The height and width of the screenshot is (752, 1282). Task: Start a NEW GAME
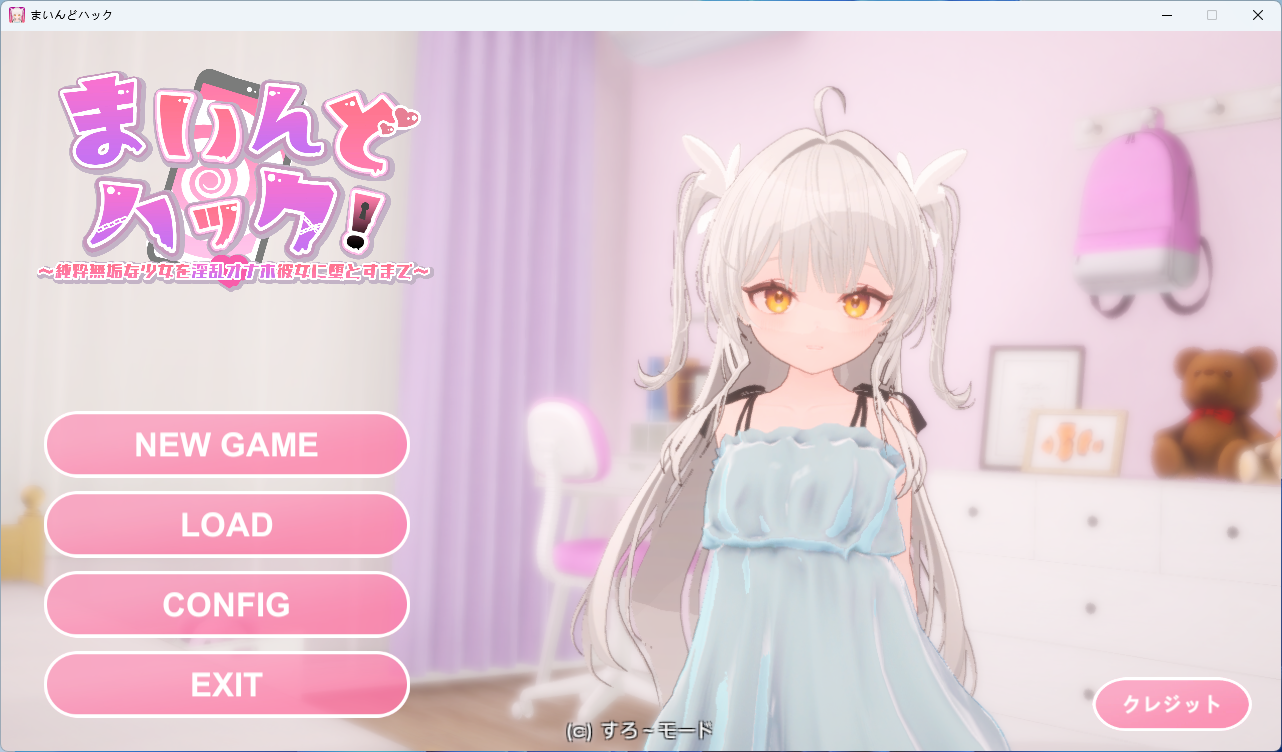226,444
